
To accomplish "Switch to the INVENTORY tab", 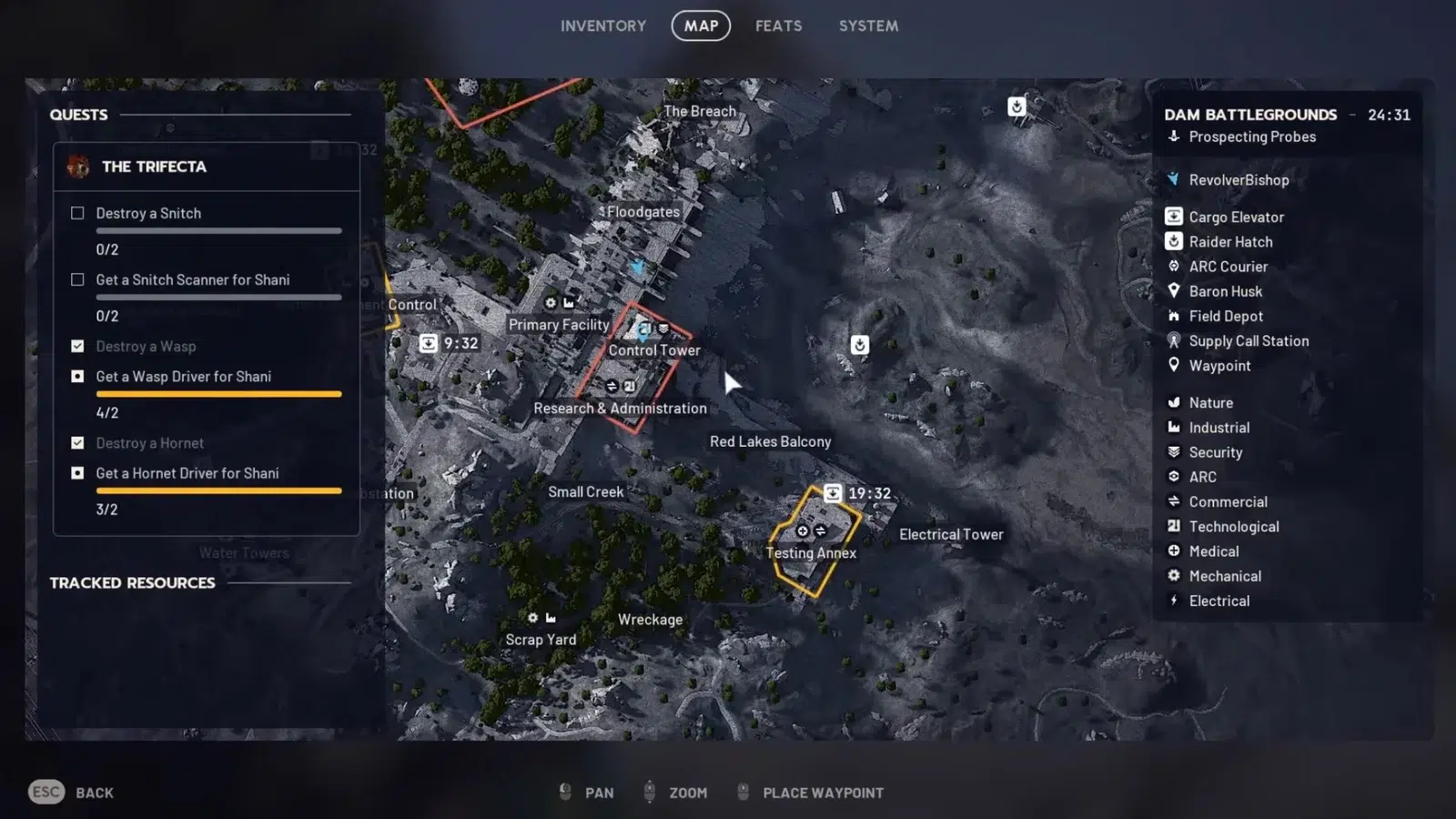I will (602, 25).
